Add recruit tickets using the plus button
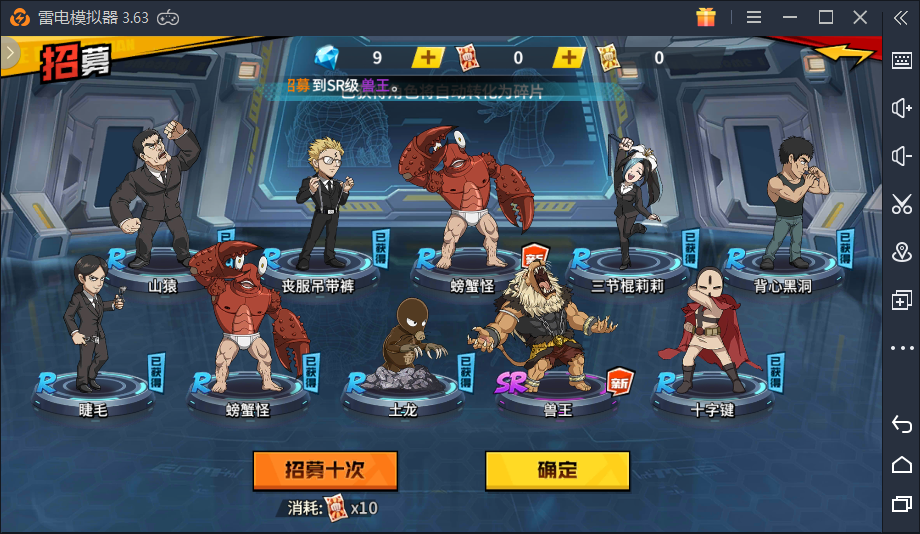 click(x=569, y=58)
